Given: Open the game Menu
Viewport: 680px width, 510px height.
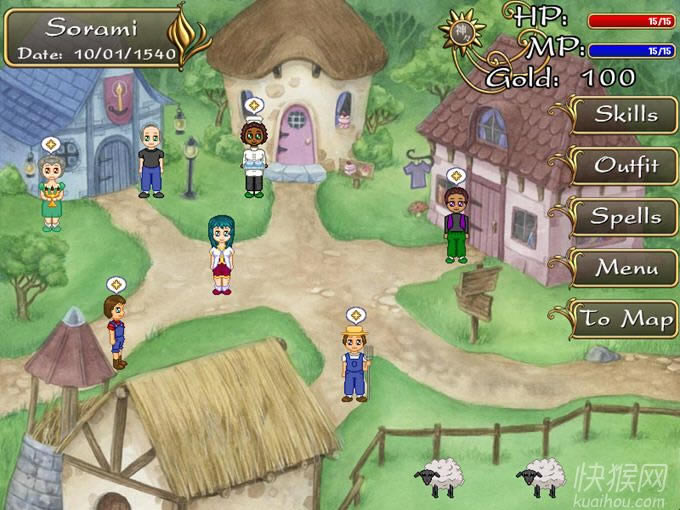Looking at the screenshot, I should [x=626, y=268].
